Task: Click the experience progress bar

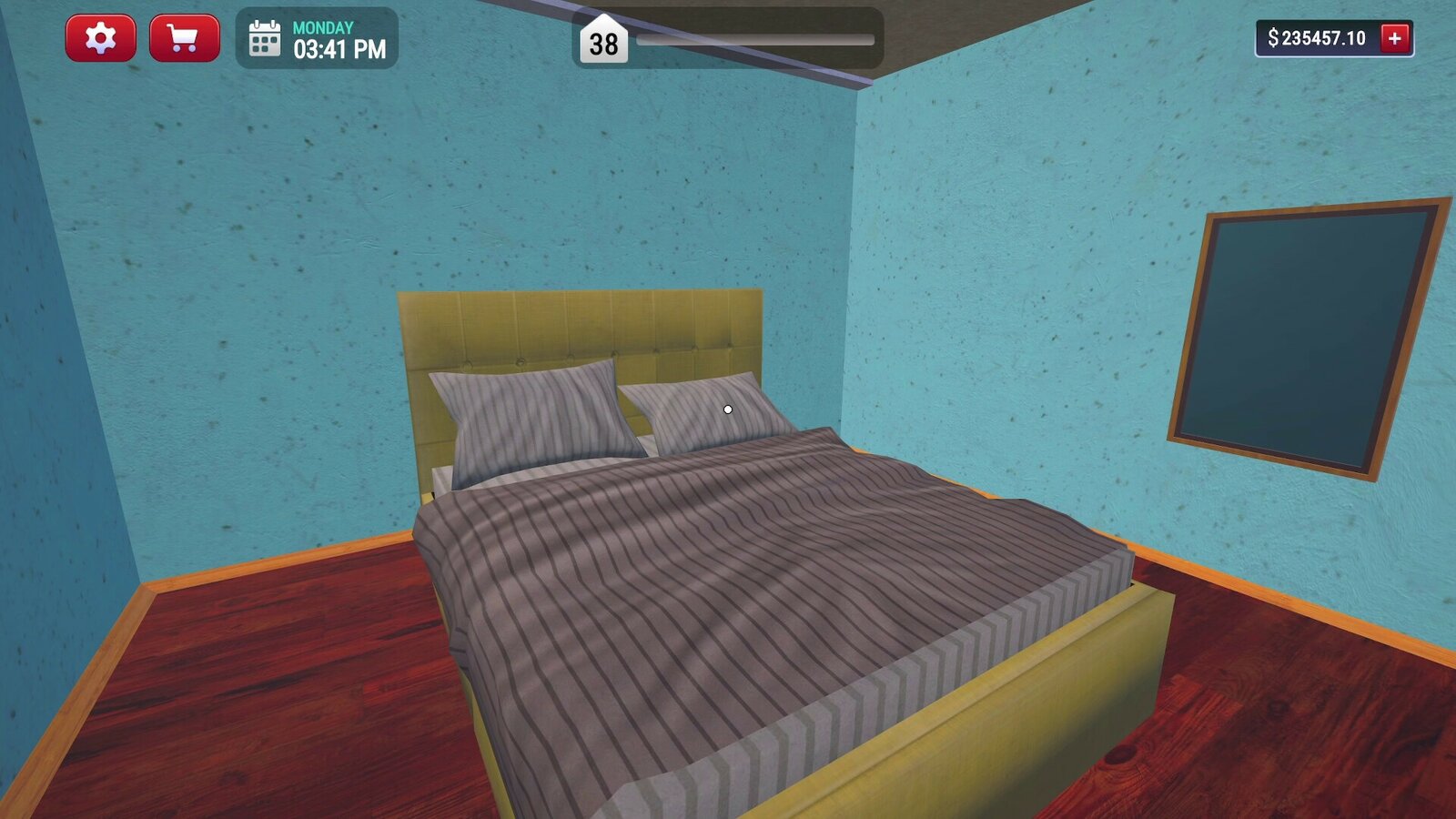Action: (x=755, y=38)
